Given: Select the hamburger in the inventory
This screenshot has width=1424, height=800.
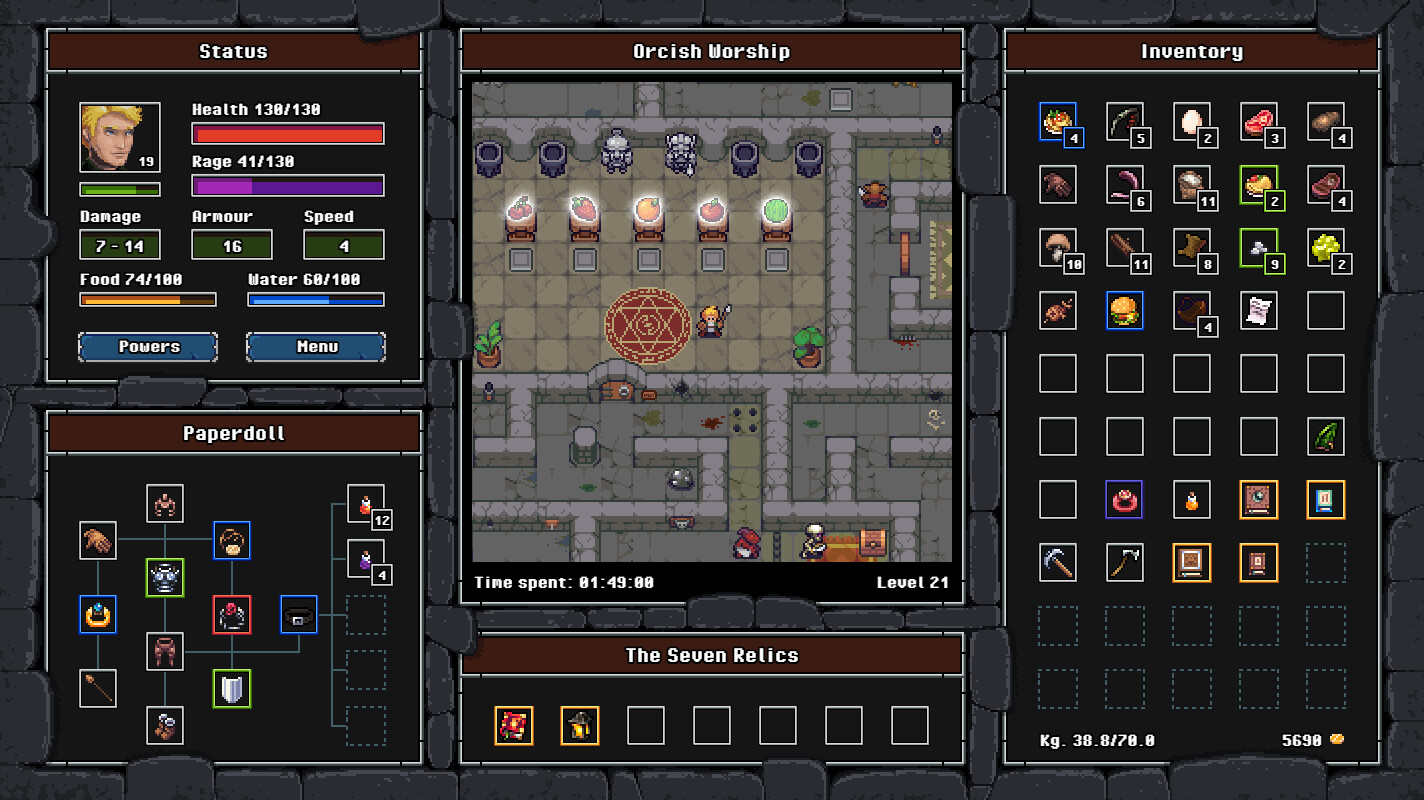Looking at the screenshot, I should [1125, 311].
